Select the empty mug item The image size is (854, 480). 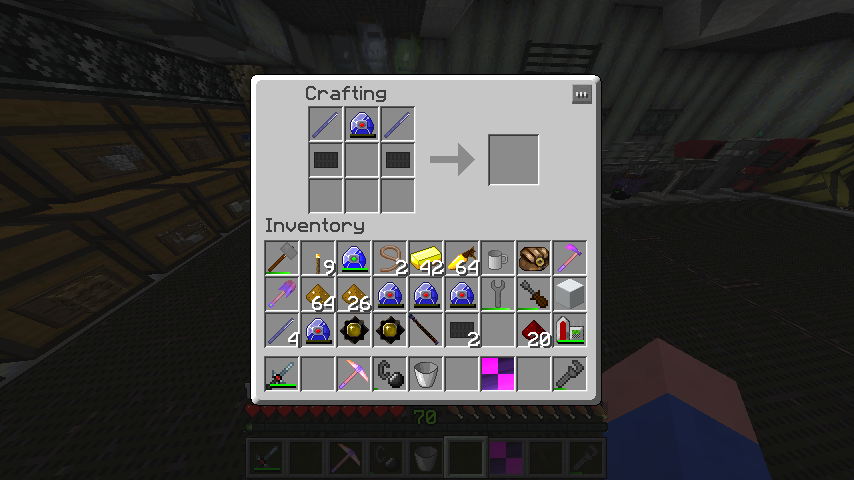497,258
